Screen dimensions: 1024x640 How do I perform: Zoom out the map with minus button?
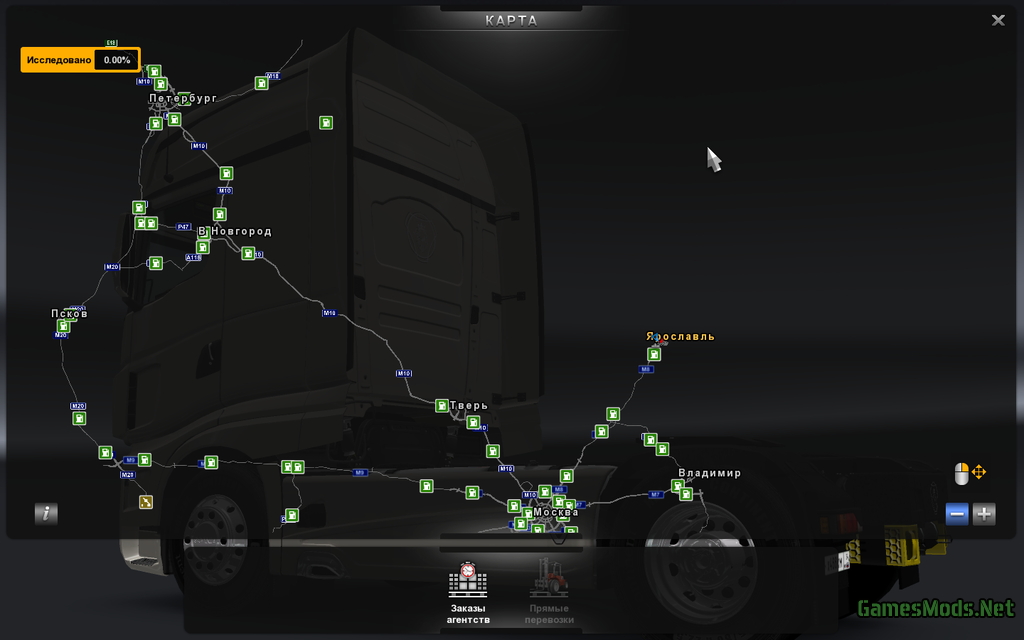957,514
